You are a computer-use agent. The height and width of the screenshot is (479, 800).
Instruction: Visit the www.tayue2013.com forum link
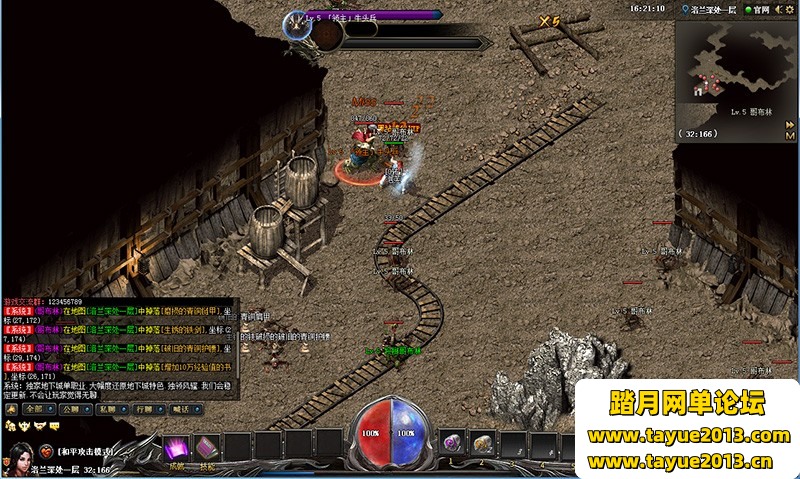(689, 436)
